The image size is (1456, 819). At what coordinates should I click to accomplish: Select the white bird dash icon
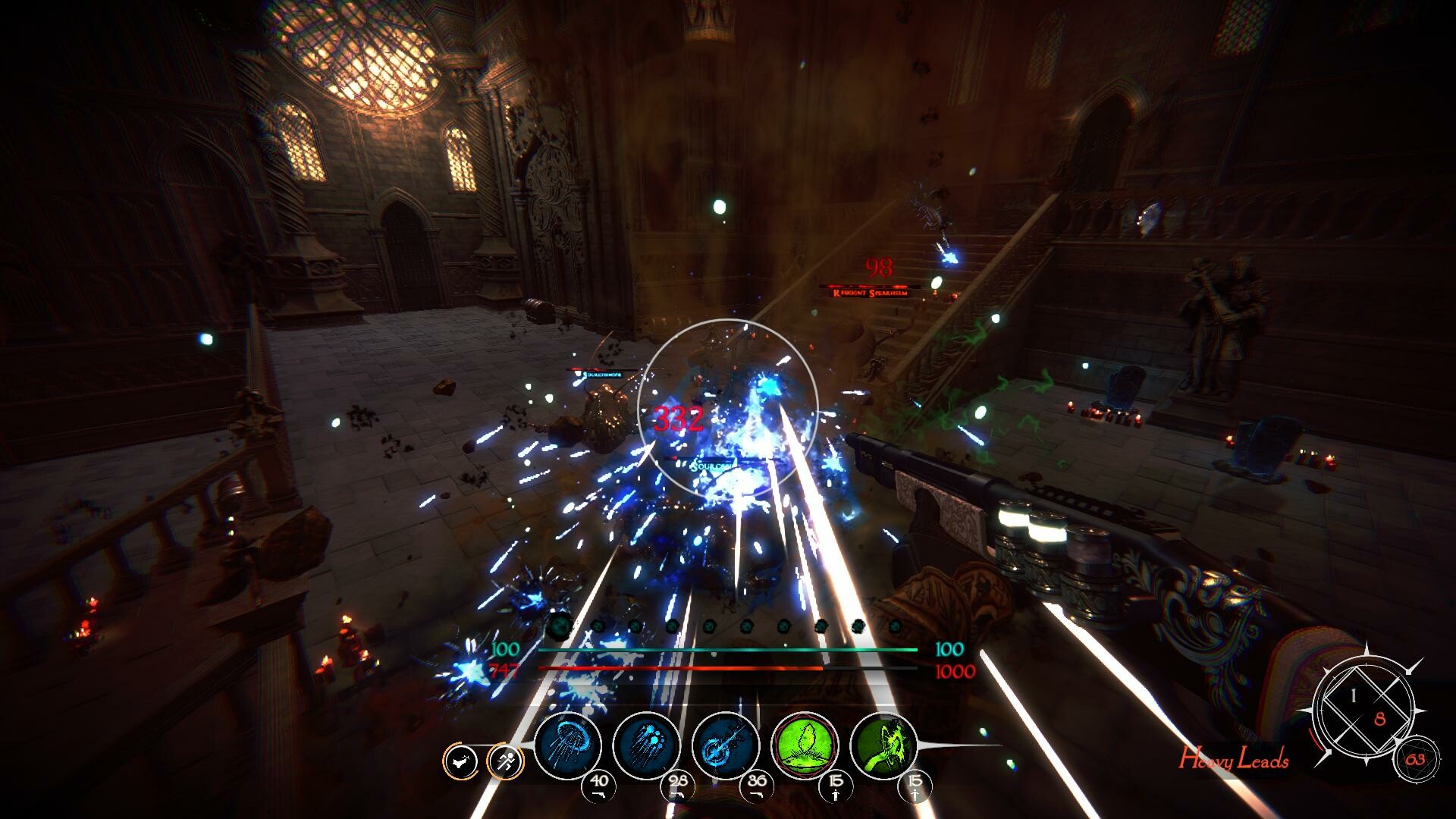pos(460,761)
